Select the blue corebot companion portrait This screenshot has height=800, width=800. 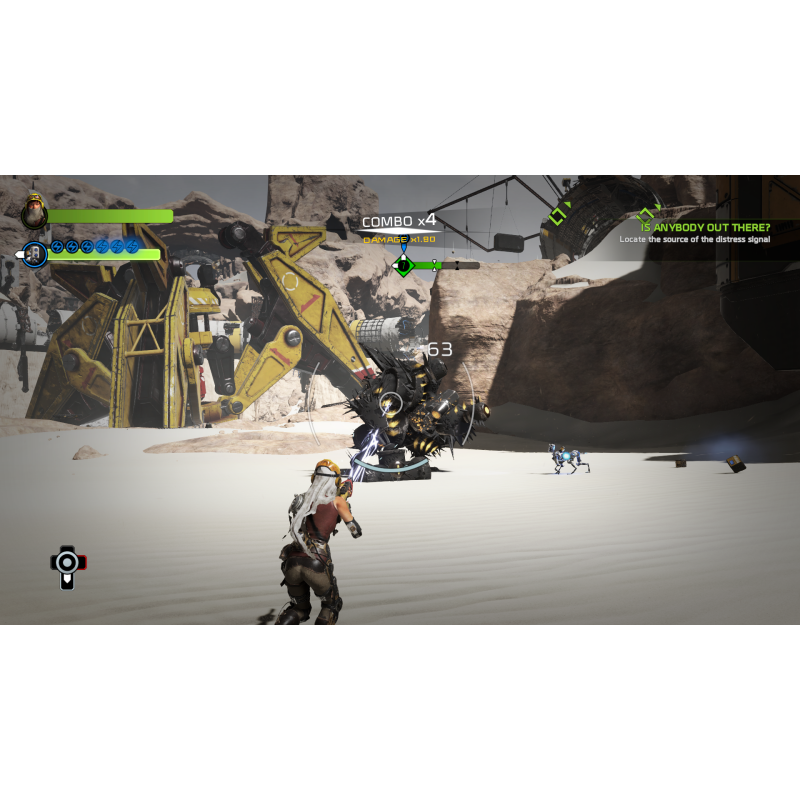click(x=35, y=254)
